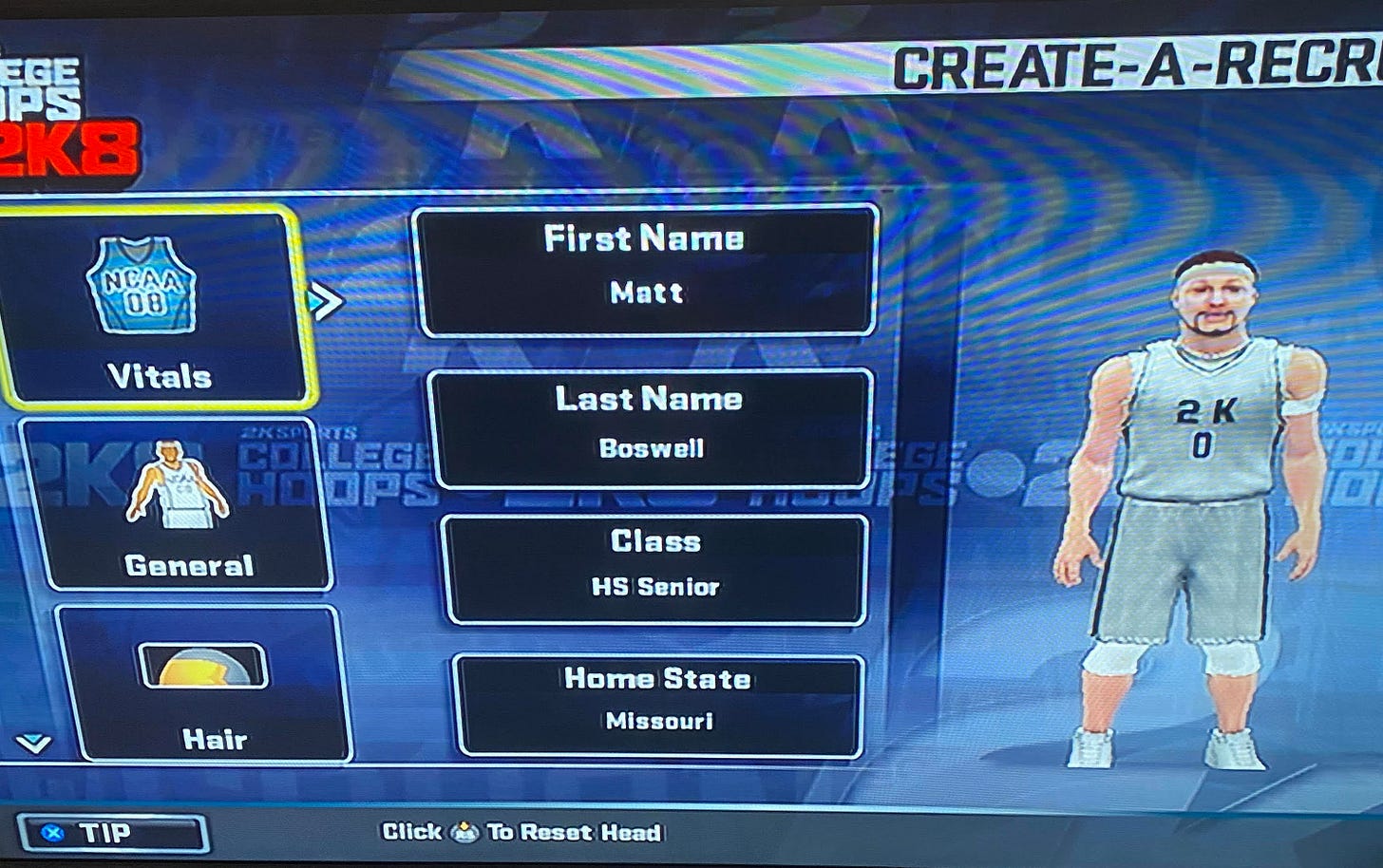The image size is (1383, 868).
Task: Select the Vitals category
Action: tap(152, 309)
